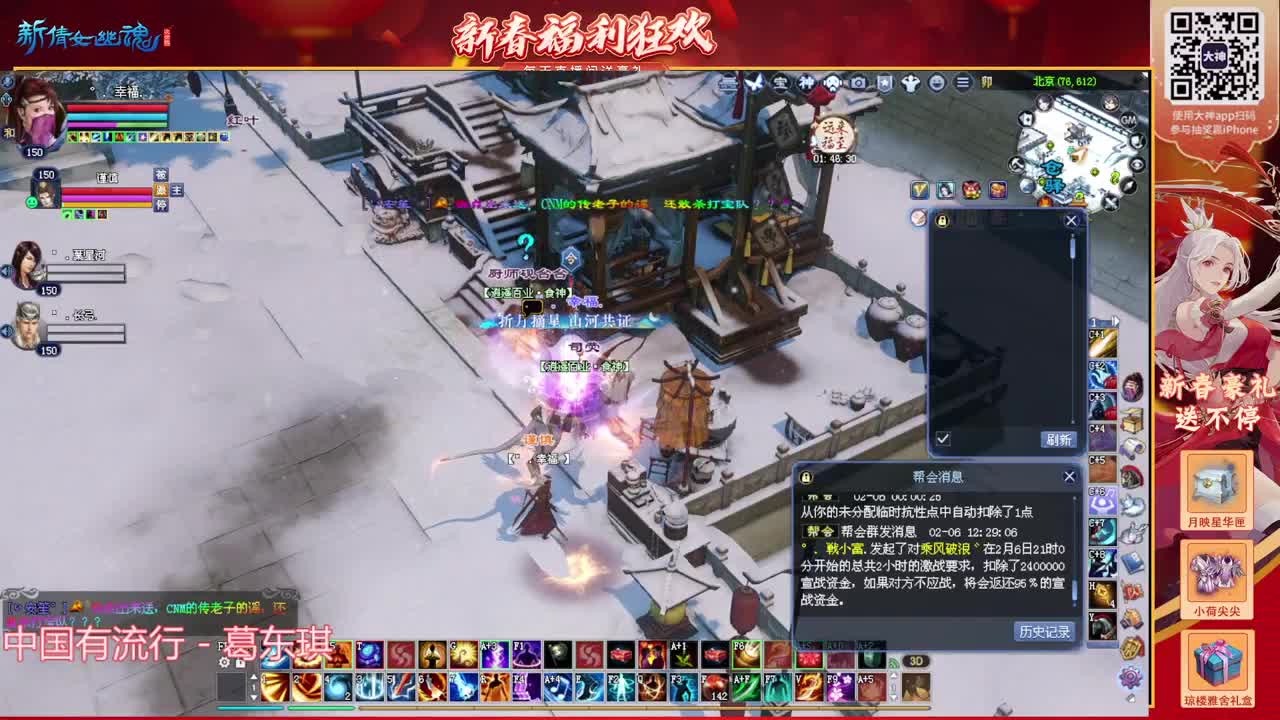Select the 神 (deity) icon on the top toolbar
Viewport: 1280px width, 720px height.
(806, 83)
